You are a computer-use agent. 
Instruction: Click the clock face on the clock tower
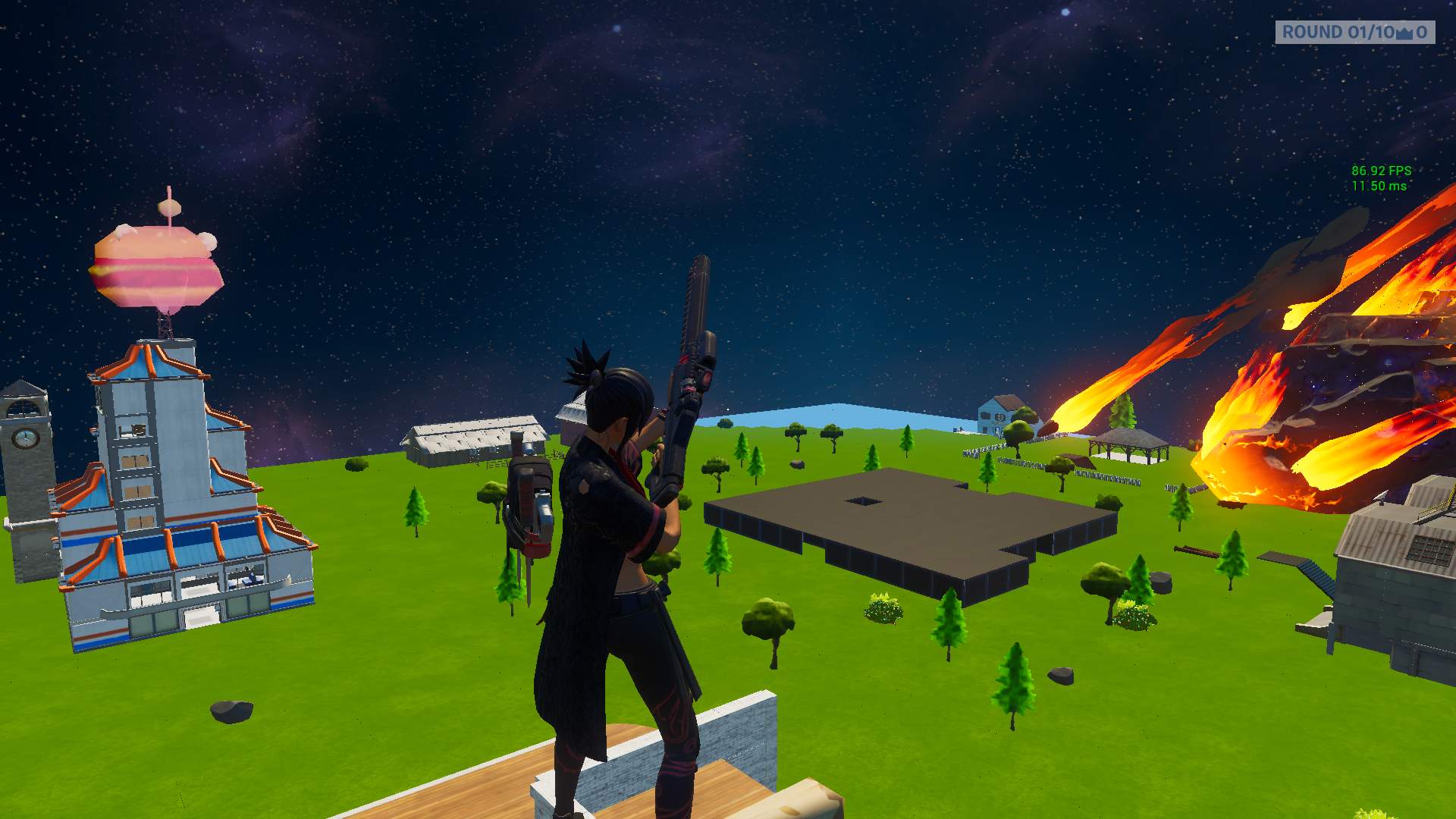[23, 438]
